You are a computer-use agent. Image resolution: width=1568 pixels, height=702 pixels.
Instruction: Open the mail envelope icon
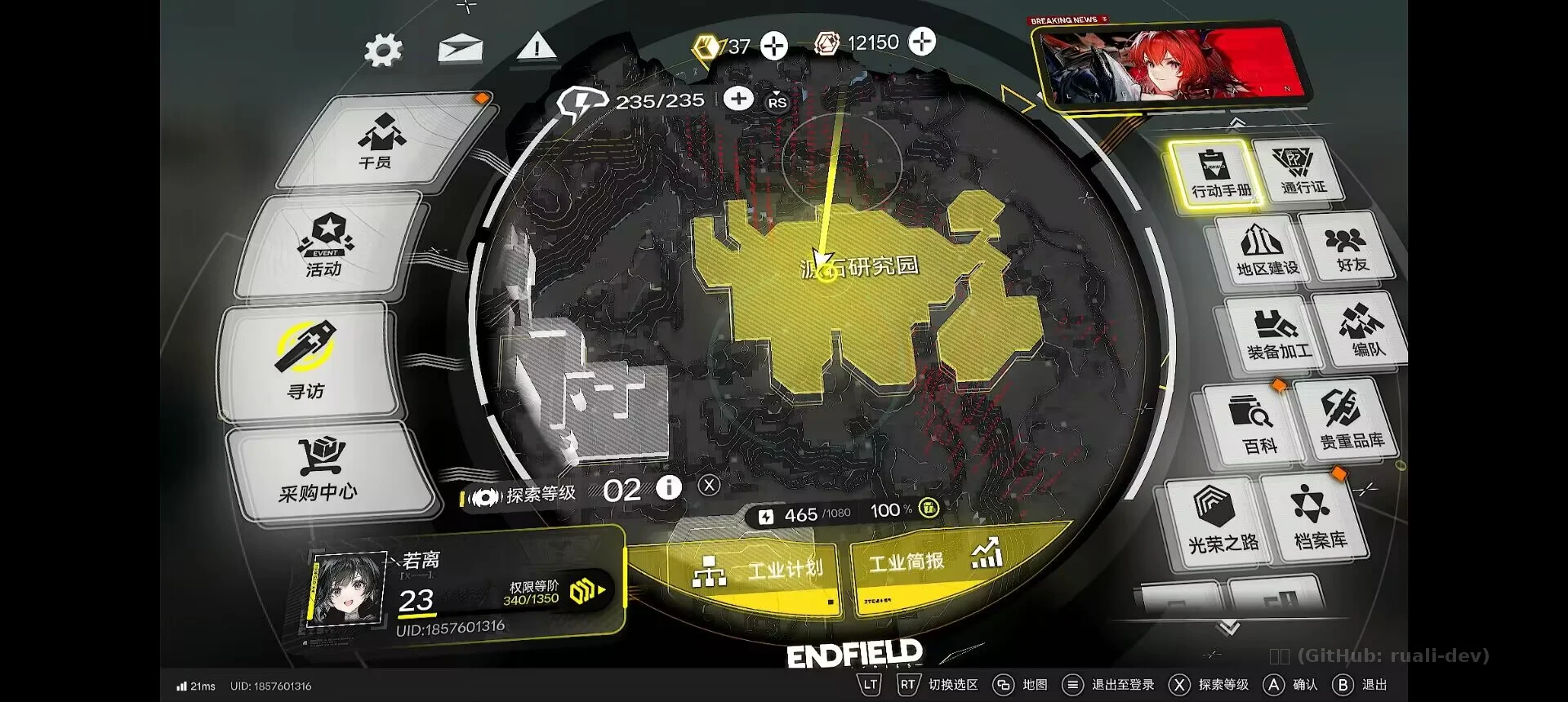[460, 49]
